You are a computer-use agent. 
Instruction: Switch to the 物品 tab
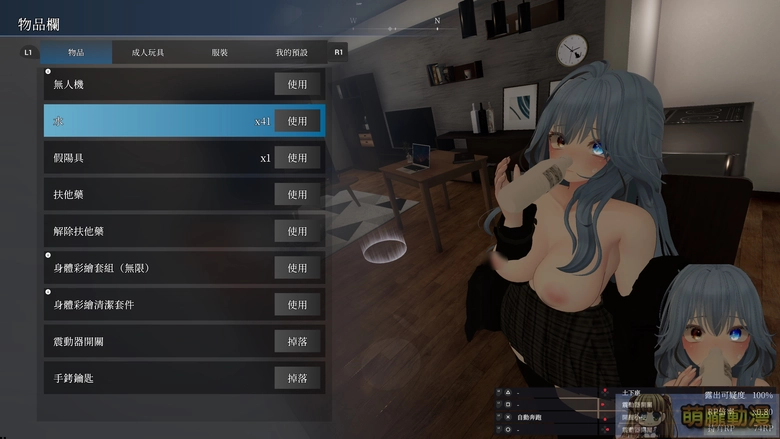[76, 52]
